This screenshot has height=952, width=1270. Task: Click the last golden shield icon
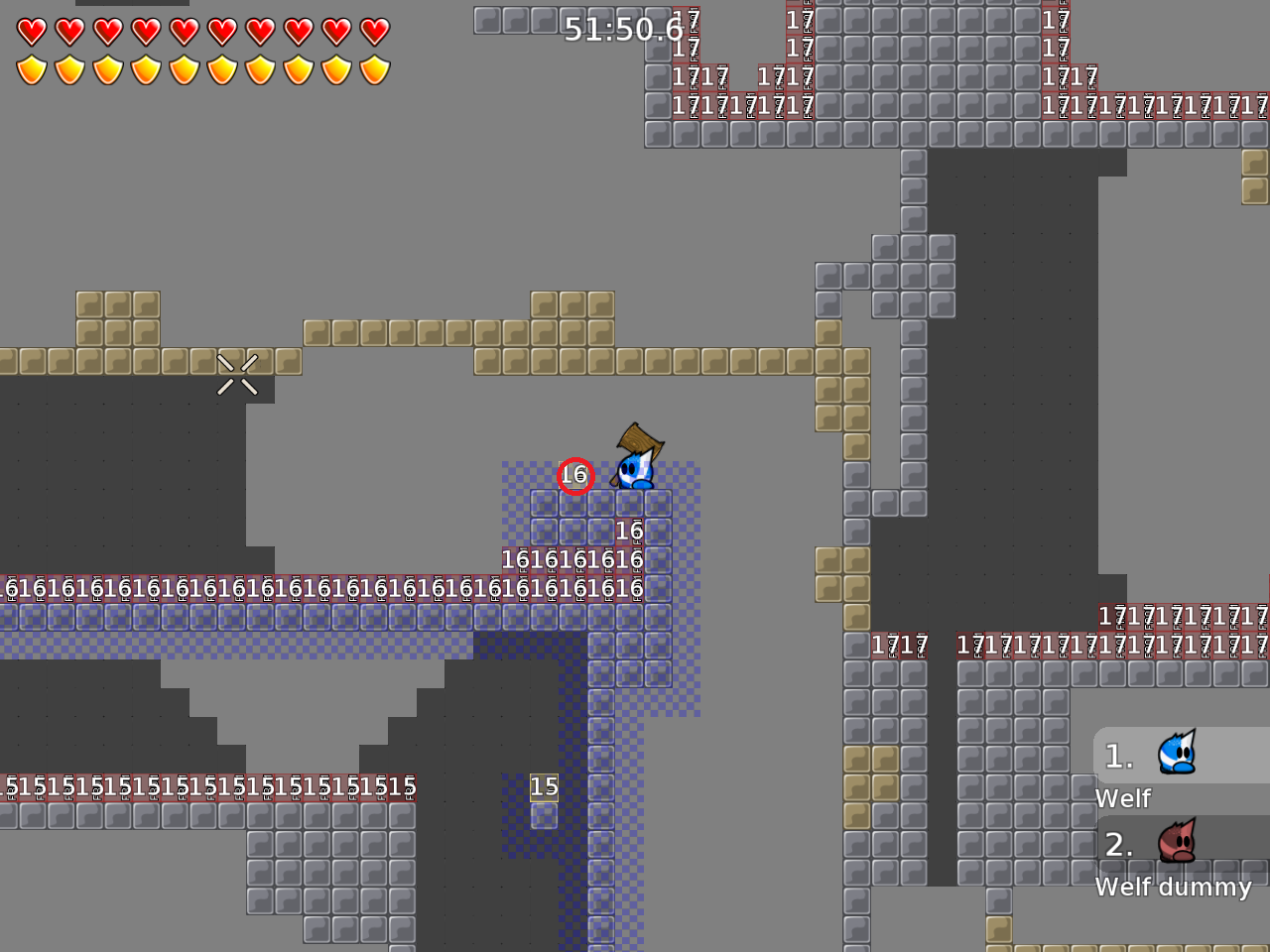375,69
